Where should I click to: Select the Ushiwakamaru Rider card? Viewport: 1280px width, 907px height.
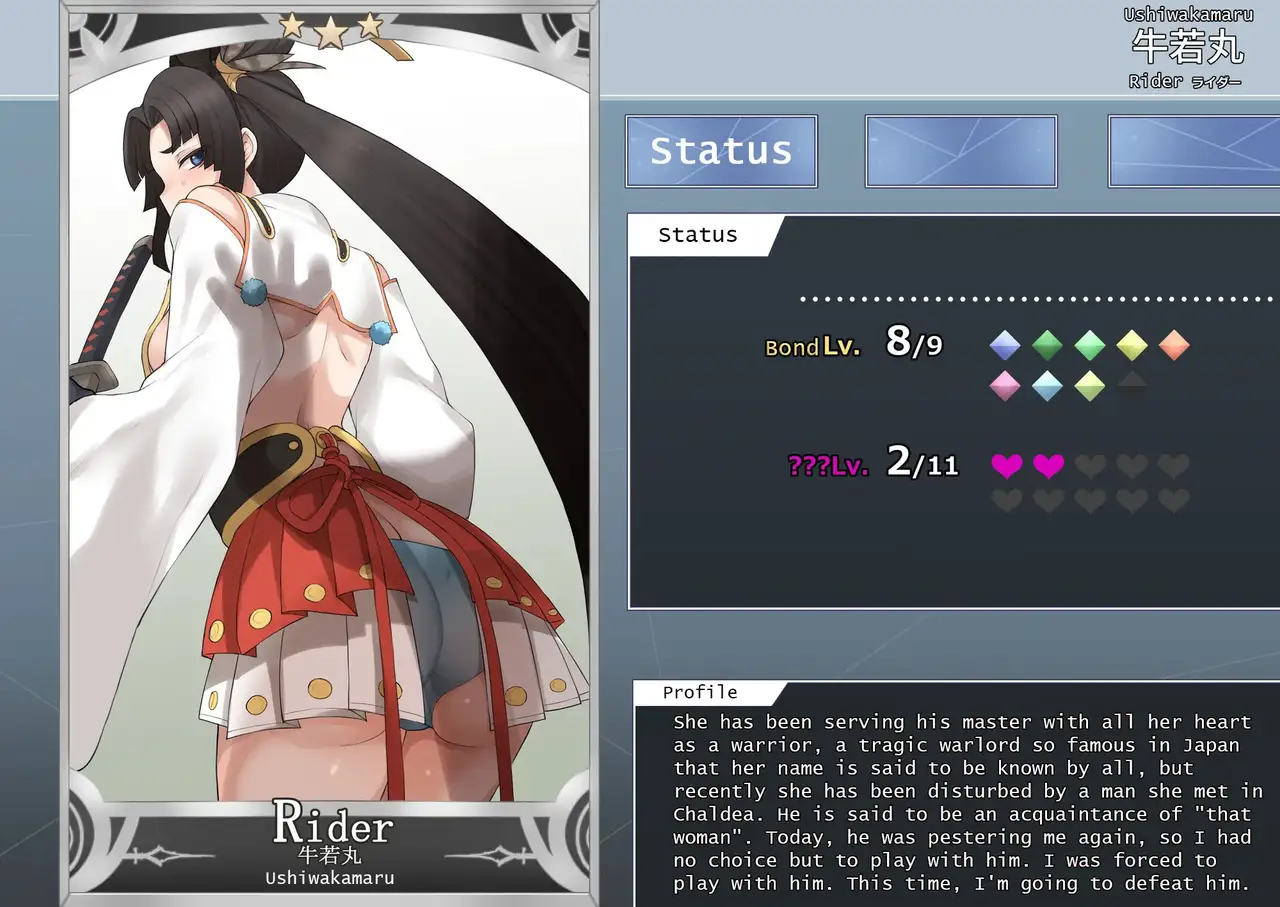coord(331,450)
